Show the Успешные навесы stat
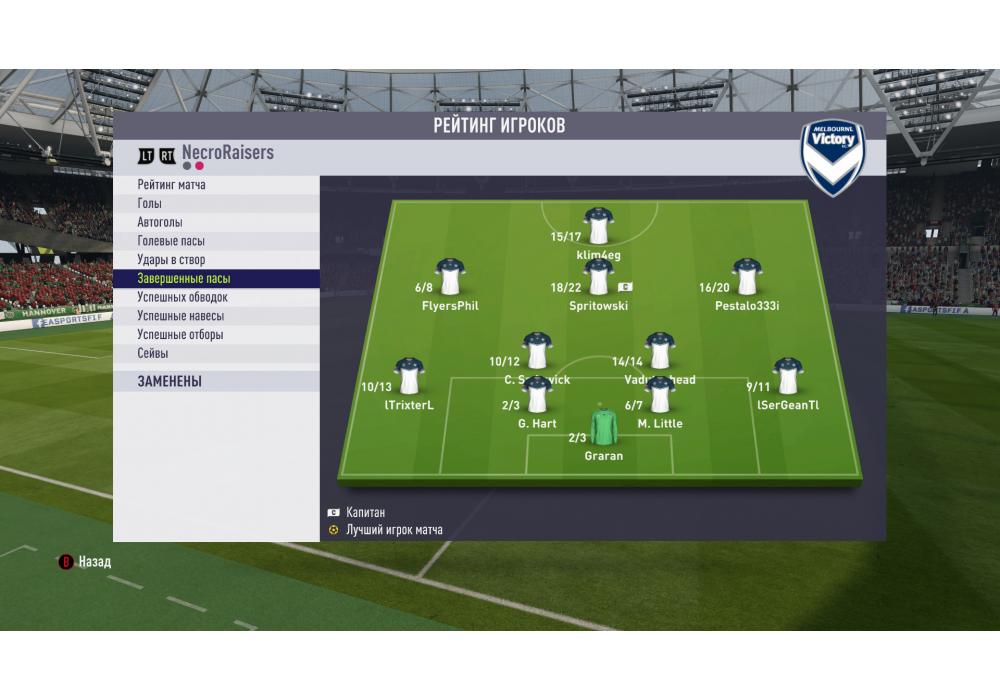The height and width of the screenshot is (700, 1000). [x=181, y=316]
